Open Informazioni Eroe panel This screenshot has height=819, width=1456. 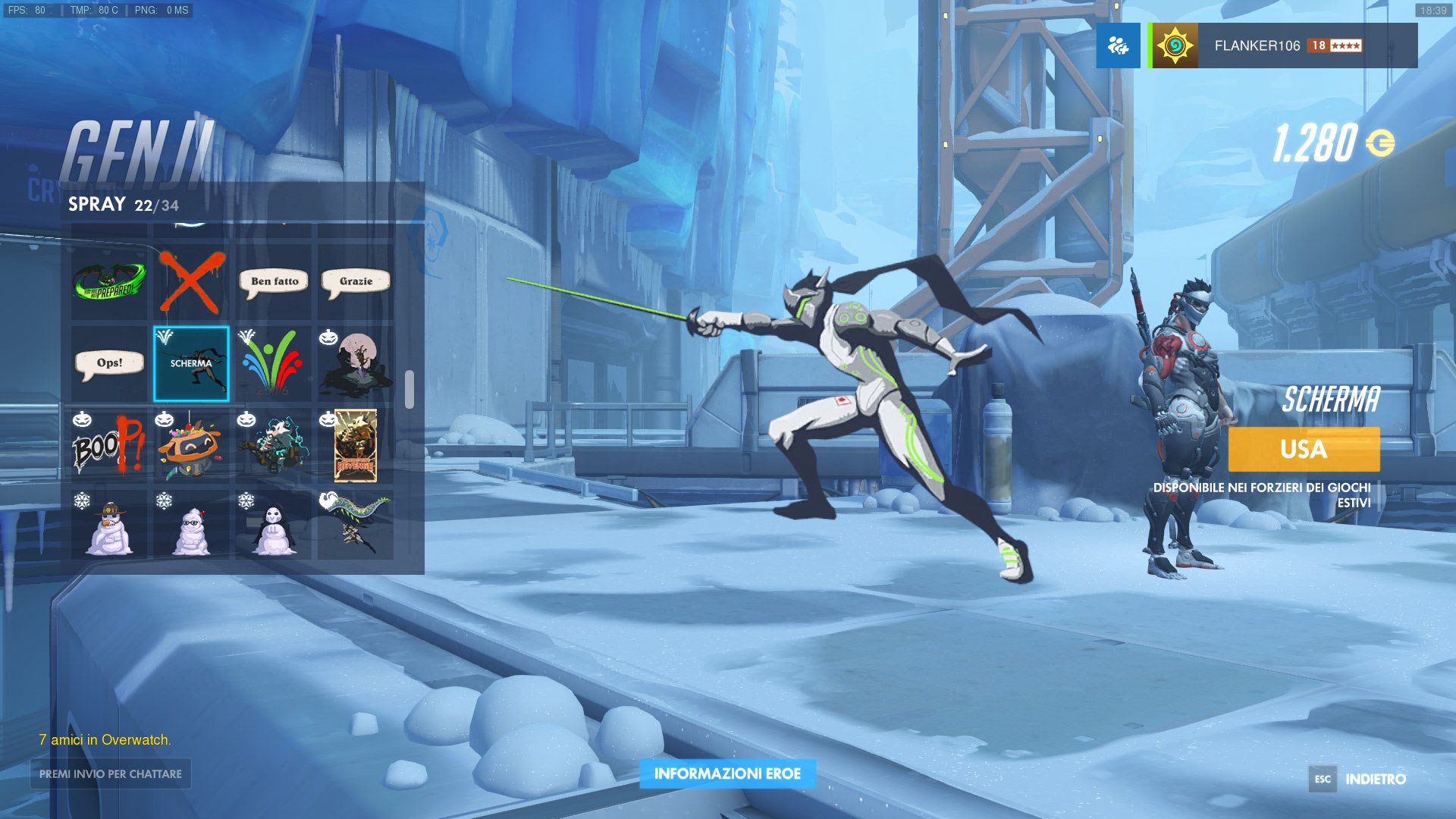[727, 773]
